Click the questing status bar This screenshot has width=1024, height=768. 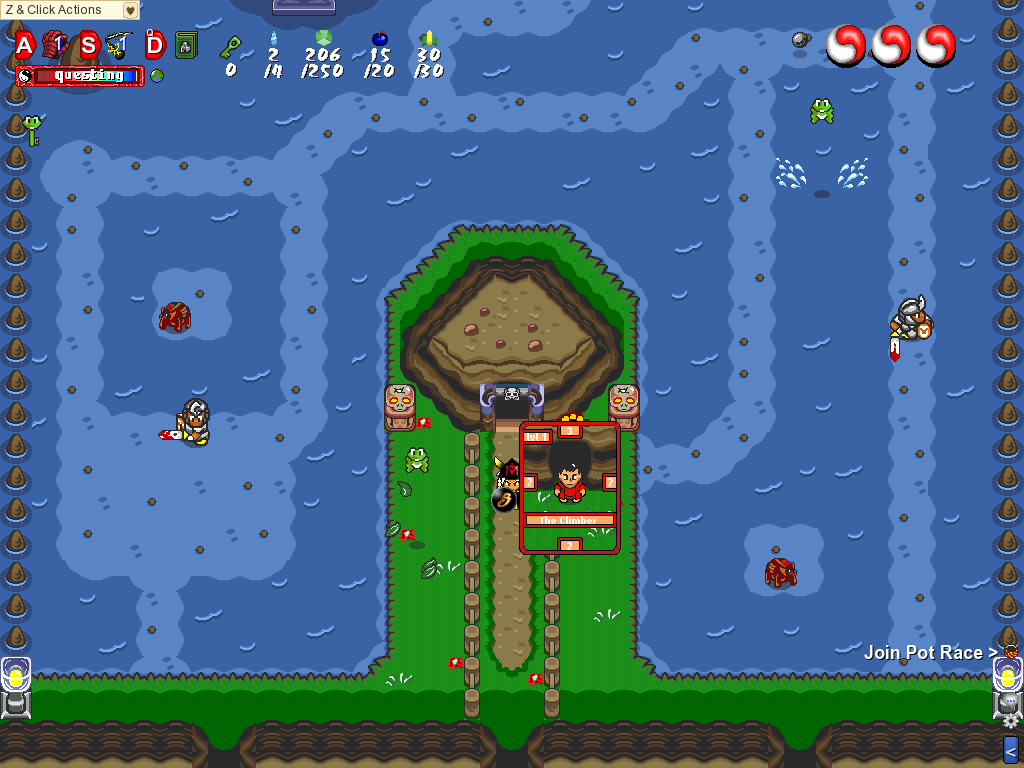[x=88, y=75]
